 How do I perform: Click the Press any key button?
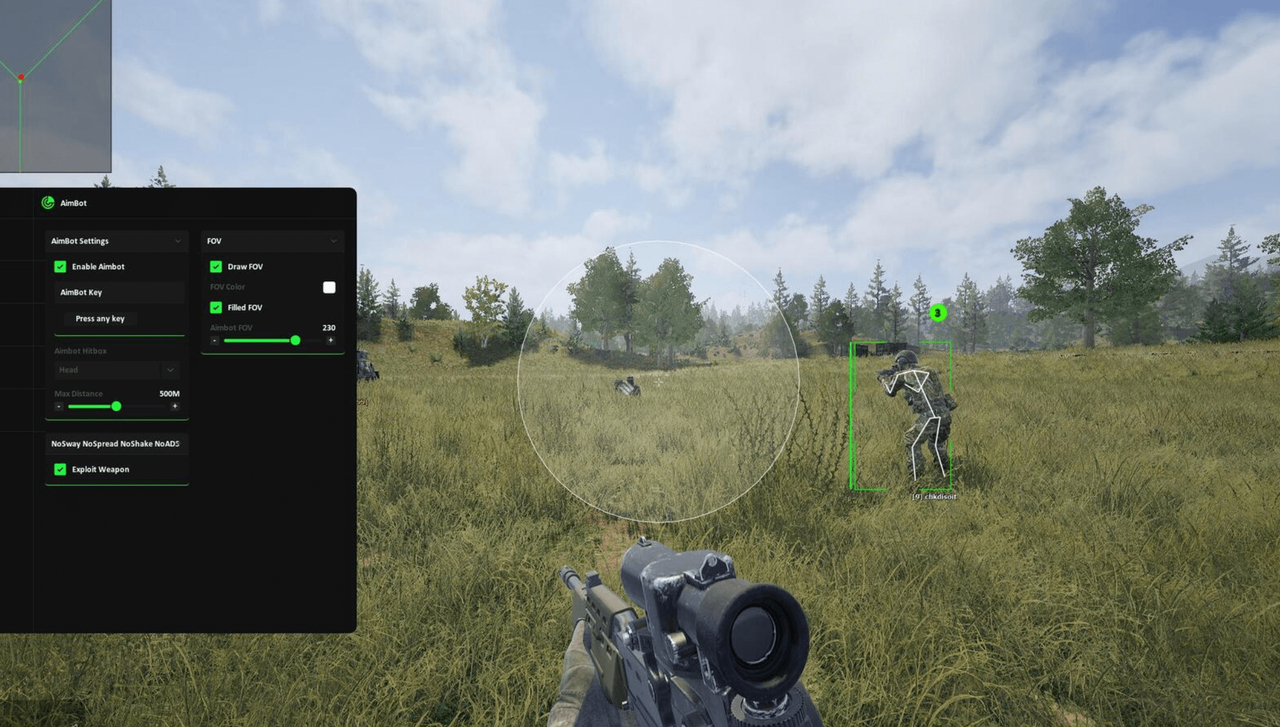click(x=98, y=318)
